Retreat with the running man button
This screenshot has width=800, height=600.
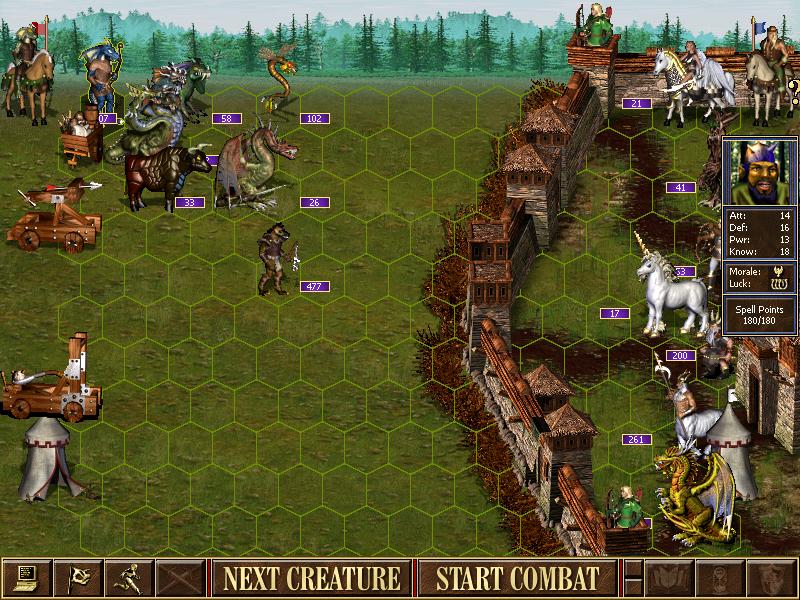(131, 578)
